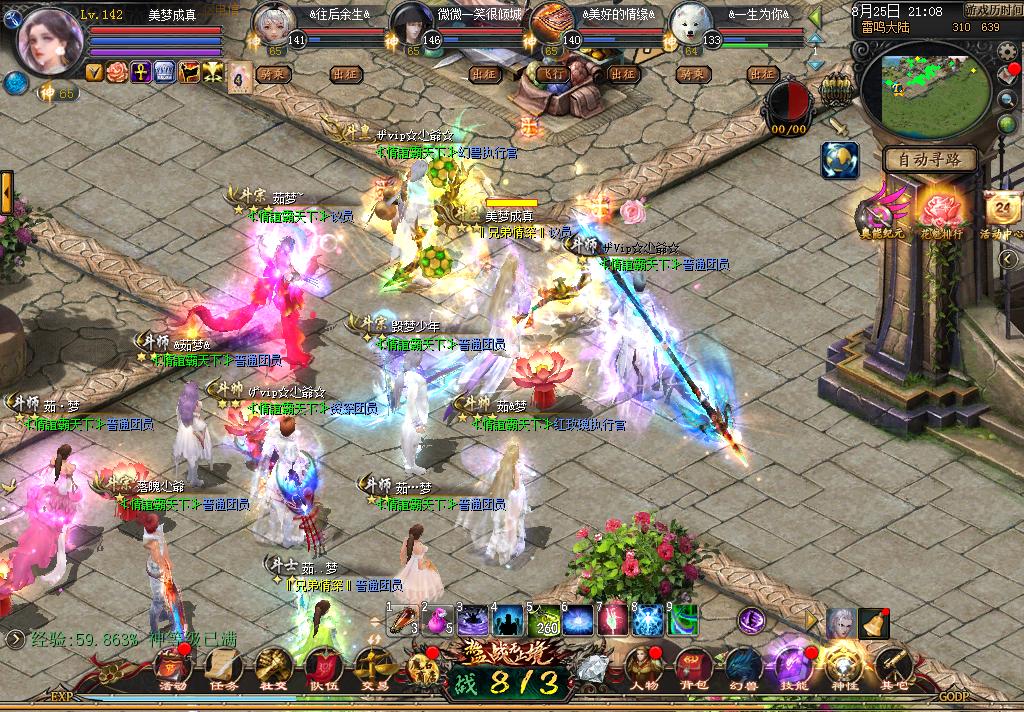Click the 自动寻路 auto-pathfinding button

pos(930,159)
